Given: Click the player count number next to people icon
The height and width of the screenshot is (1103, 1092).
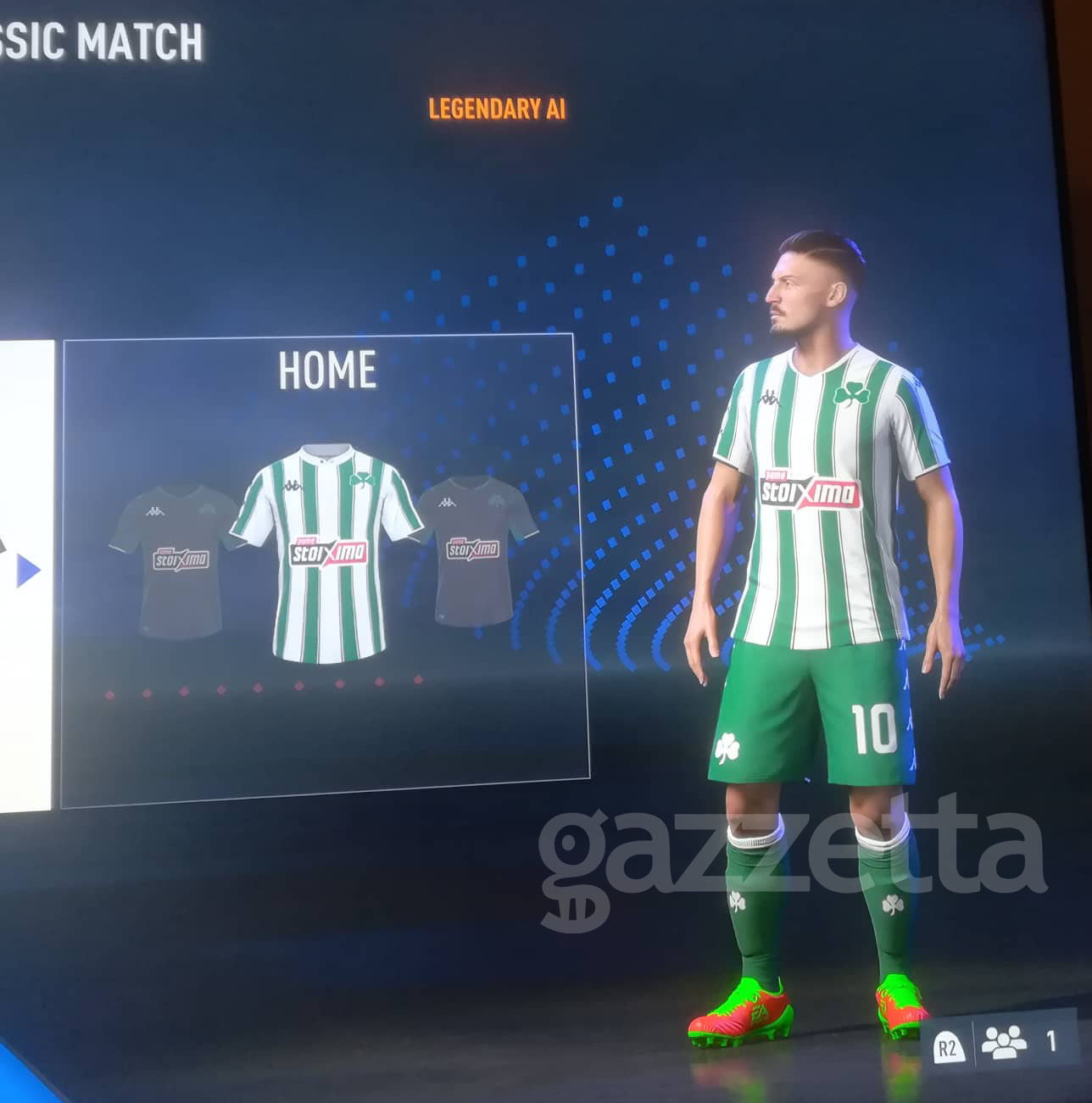Looking at the screenshot, I should coord(1052,1041).
